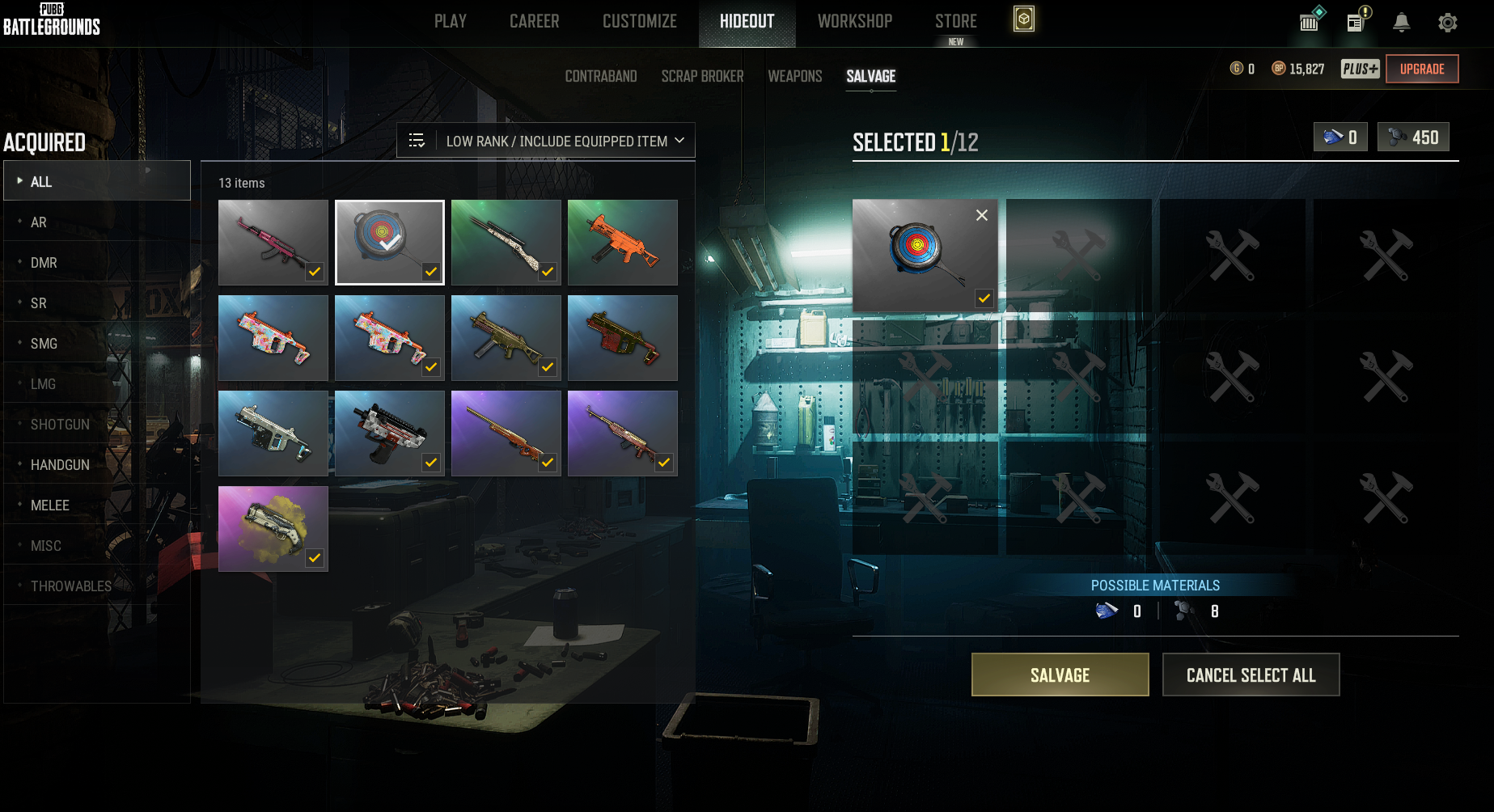Navigate to the Career section
The image size is (1494, 812).
coord(534,21)
